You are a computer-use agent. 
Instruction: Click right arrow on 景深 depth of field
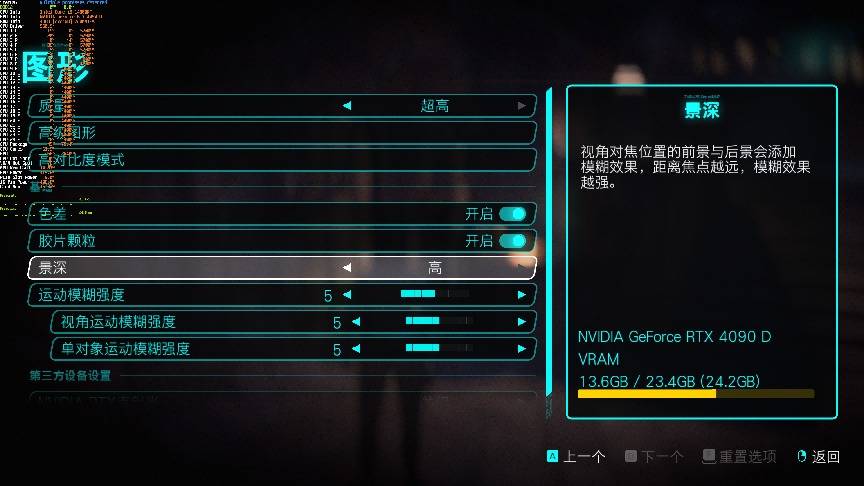click(522, 268)
